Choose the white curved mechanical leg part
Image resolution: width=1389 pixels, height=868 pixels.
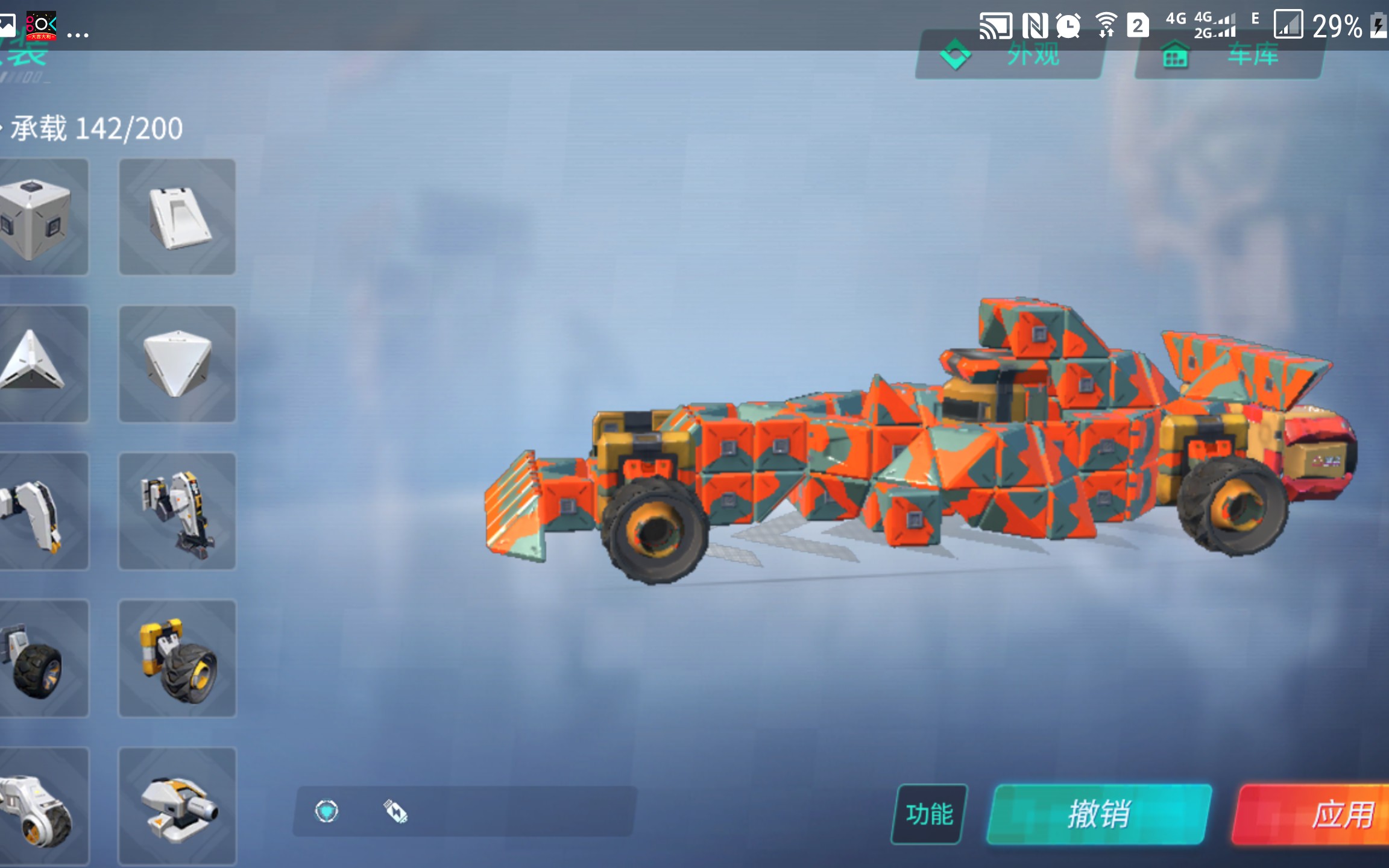(42, 511)
